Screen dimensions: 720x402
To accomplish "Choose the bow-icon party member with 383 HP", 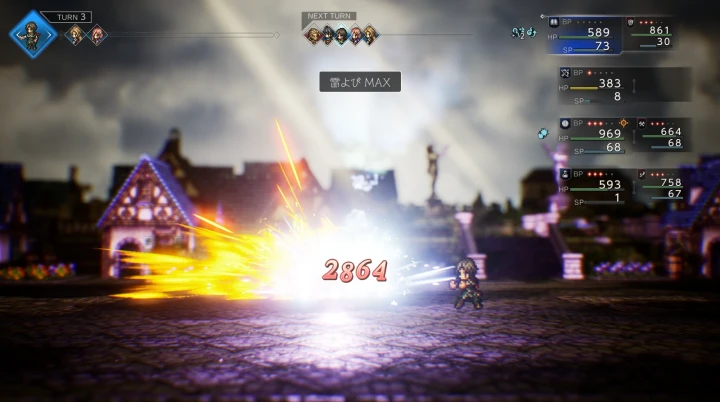I will (x=592, y=84).
